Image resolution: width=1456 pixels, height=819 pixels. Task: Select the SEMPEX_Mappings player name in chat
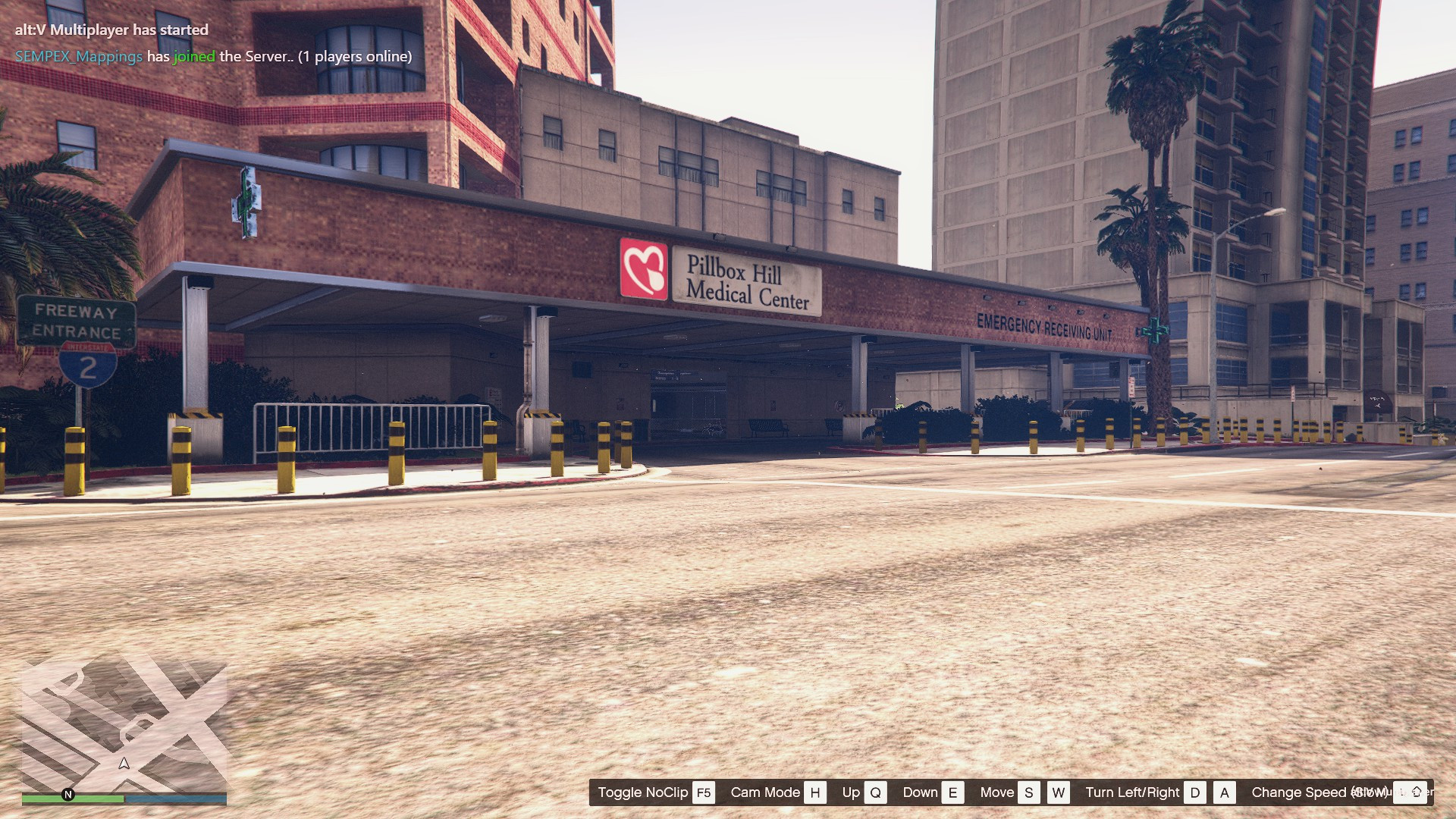(x=79, y=57)
